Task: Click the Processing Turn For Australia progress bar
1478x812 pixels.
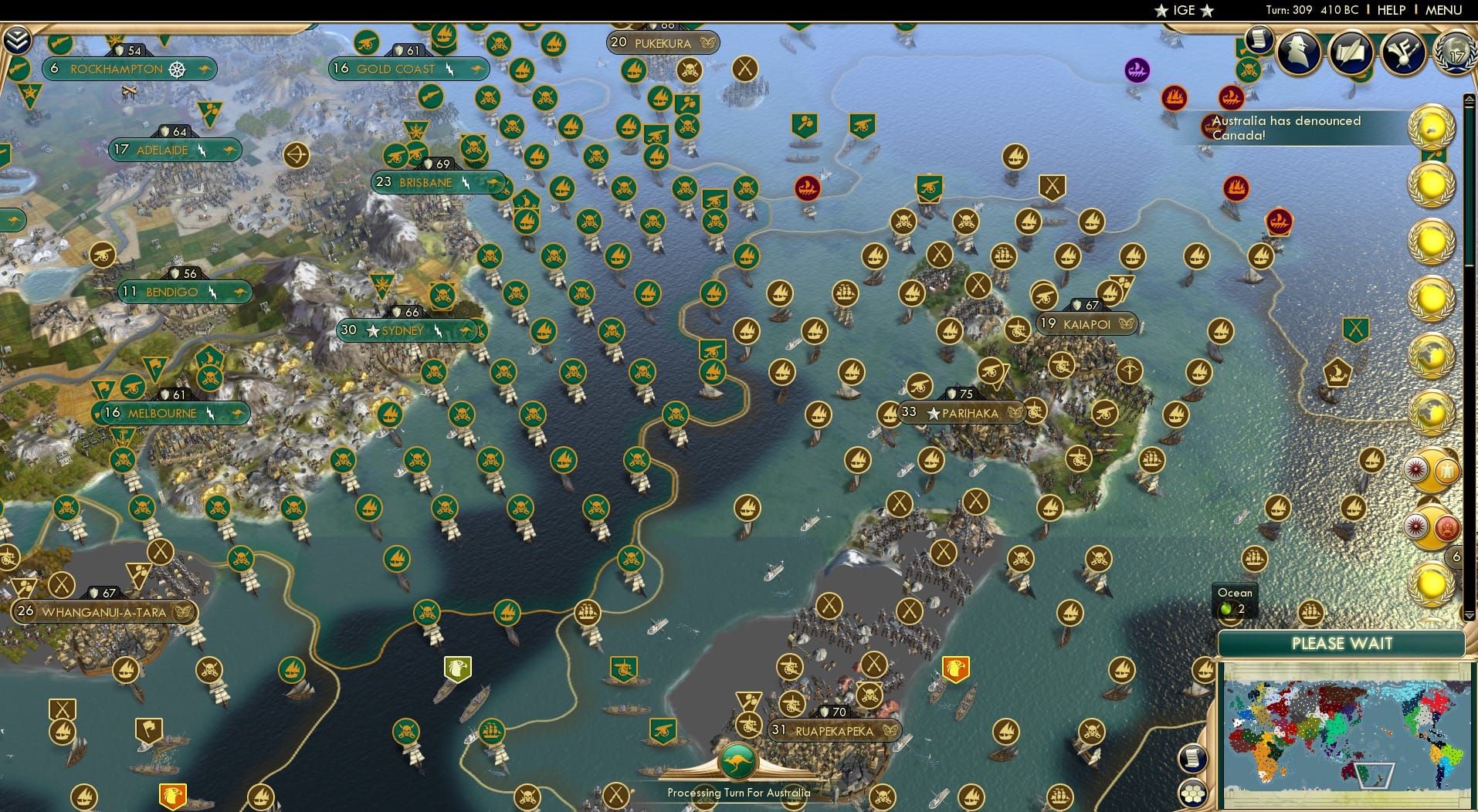Action: click(x=738, y=792)
